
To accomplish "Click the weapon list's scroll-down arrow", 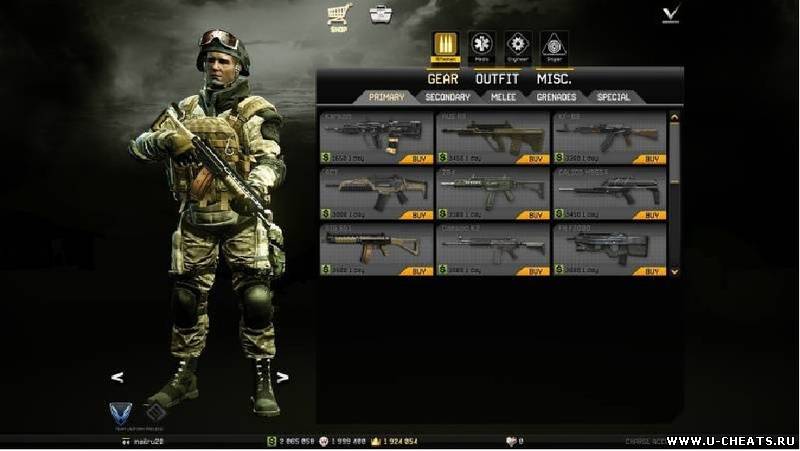I will (x=674, y=270).
